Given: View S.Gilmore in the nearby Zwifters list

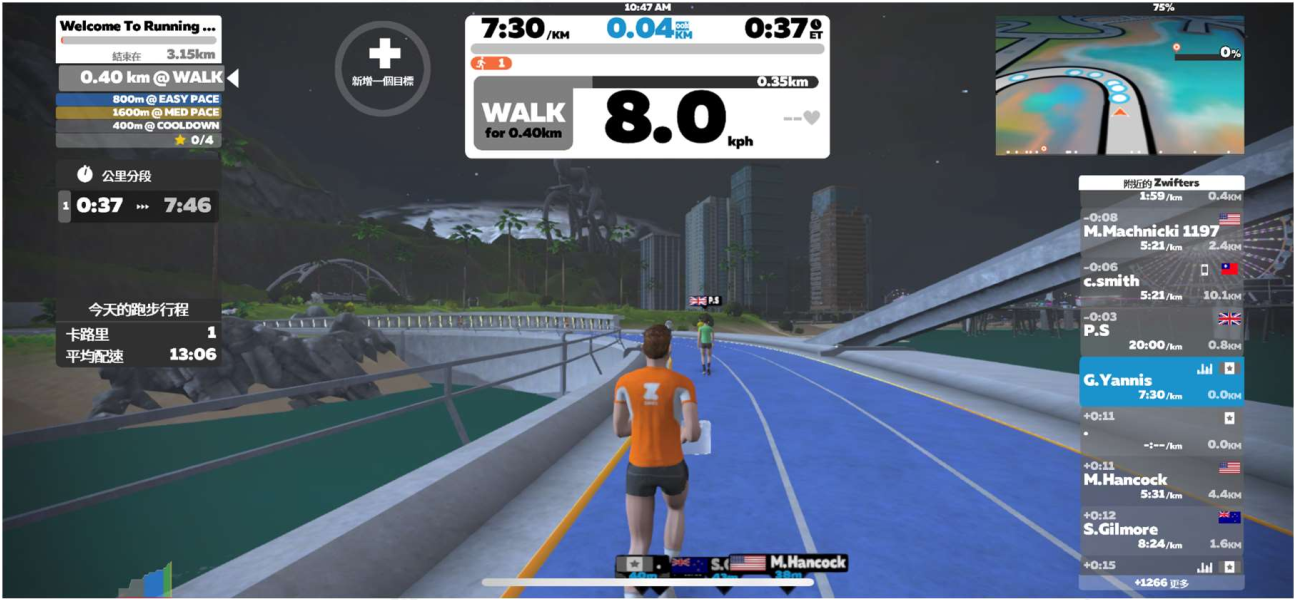Looking at the screenshot, I should click(1161, 530).
